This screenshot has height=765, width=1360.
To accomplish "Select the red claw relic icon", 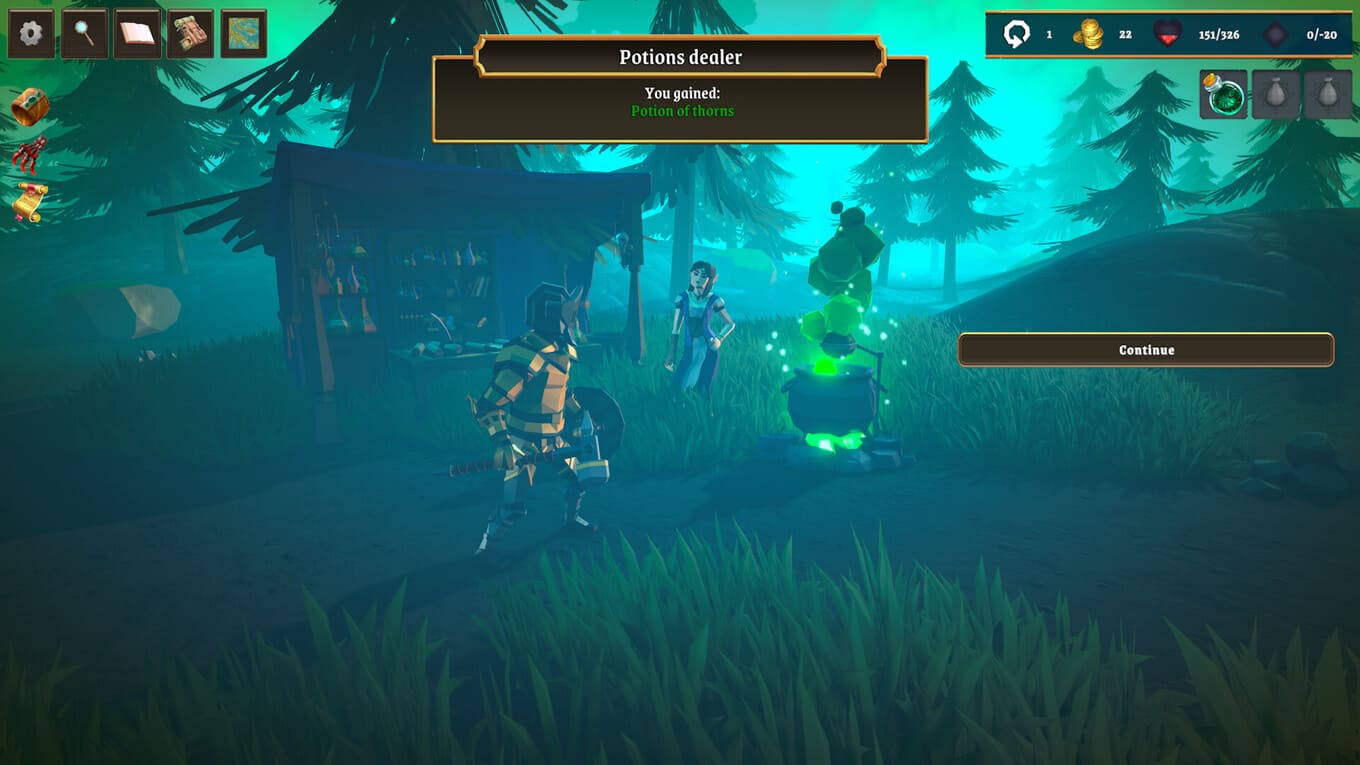I will (x=30, y=155).
